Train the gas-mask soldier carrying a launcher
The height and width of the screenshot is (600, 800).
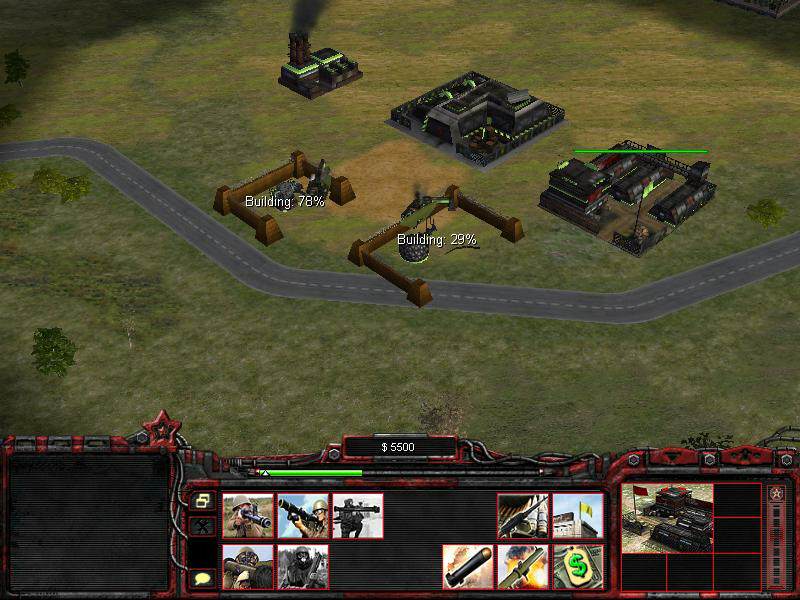[247, 567]
